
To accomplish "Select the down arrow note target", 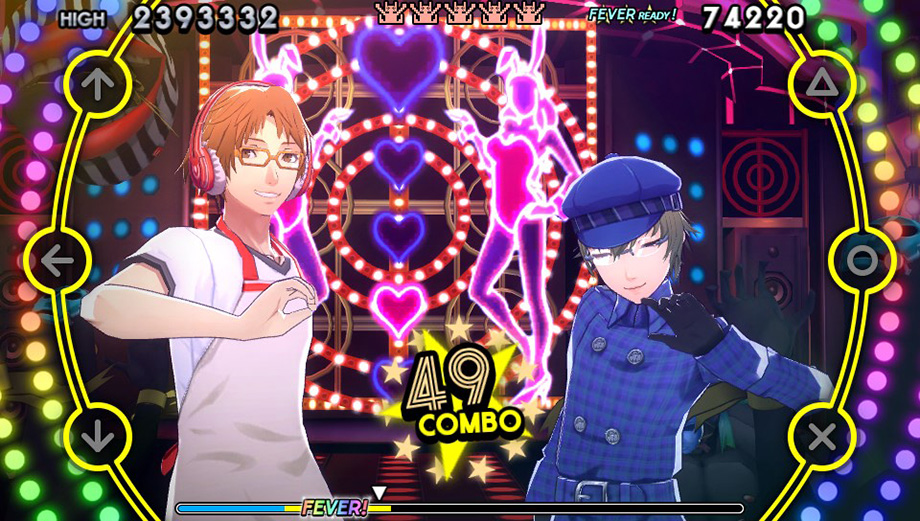I will coord(98,436).
